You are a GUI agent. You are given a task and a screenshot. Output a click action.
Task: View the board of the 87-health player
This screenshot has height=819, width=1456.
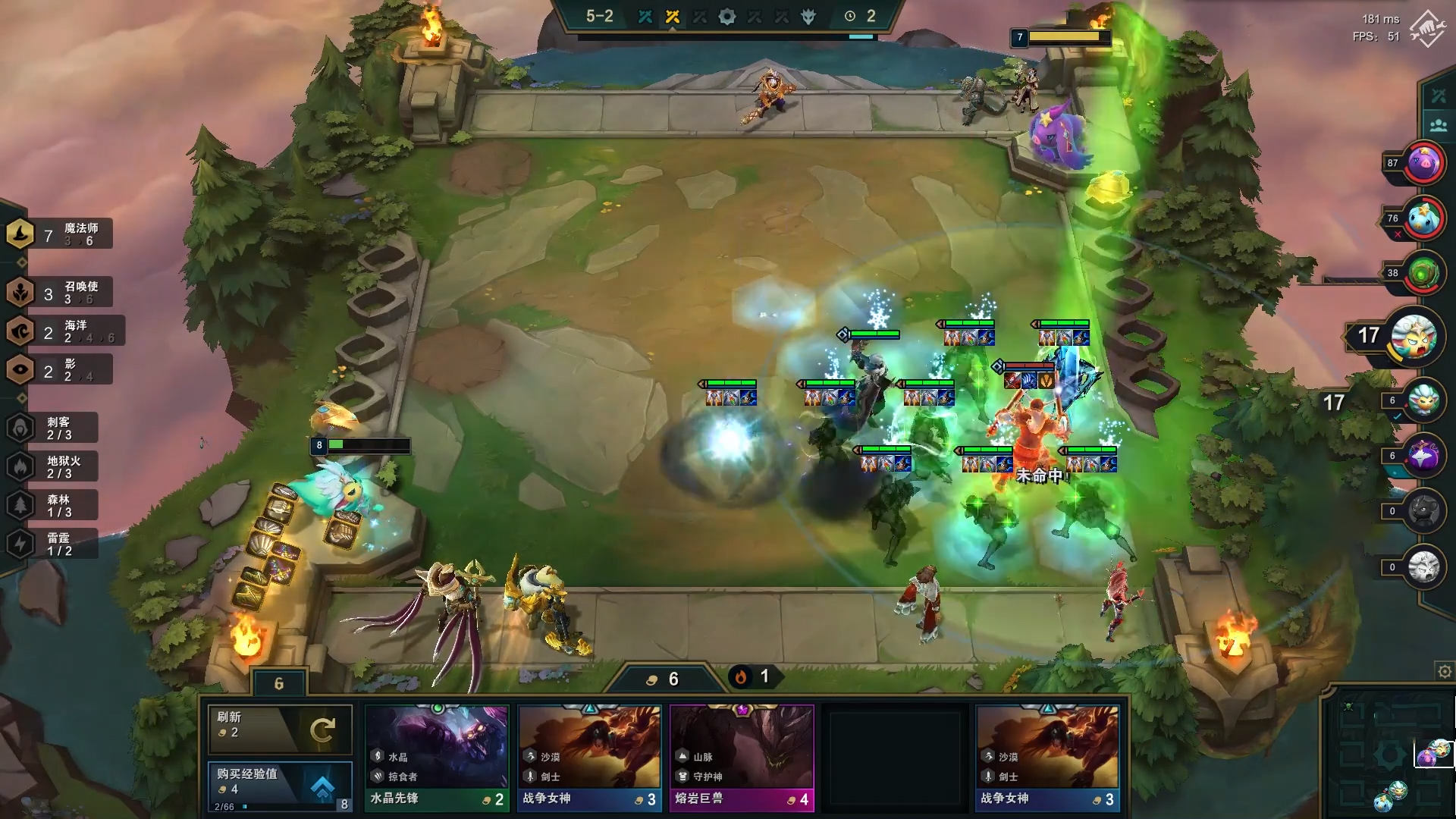(x=1423, y=163)
